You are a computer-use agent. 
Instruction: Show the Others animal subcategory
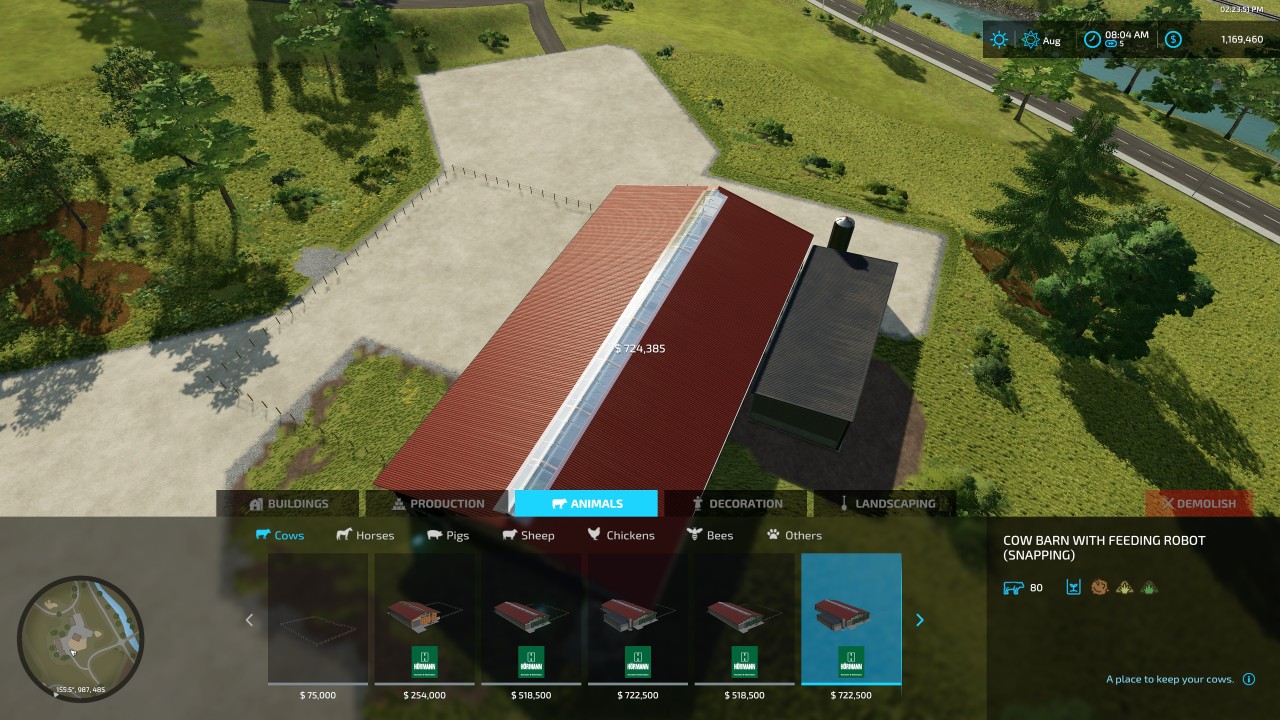(x=794, y=535)
